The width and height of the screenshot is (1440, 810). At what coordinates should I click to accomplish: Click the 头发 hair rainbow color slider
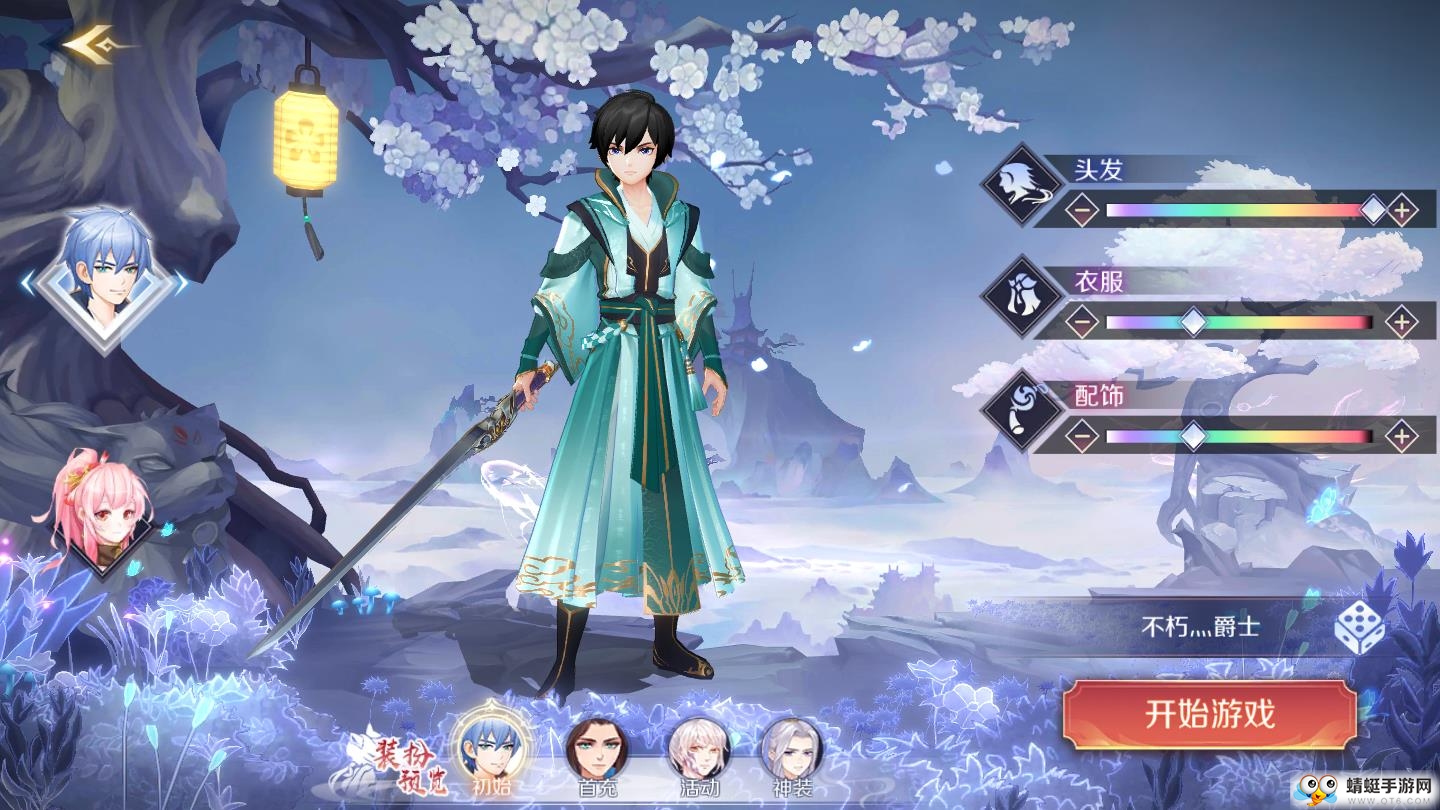pos(1240,210)
